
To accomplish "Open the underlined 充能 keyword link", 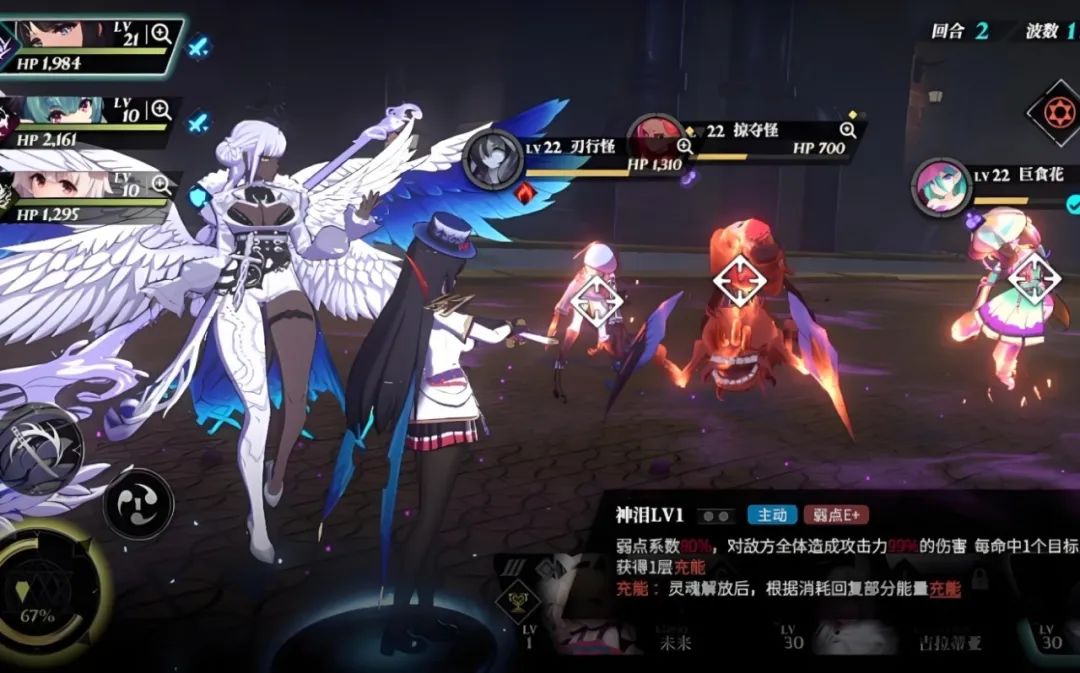I will [945, 589].
